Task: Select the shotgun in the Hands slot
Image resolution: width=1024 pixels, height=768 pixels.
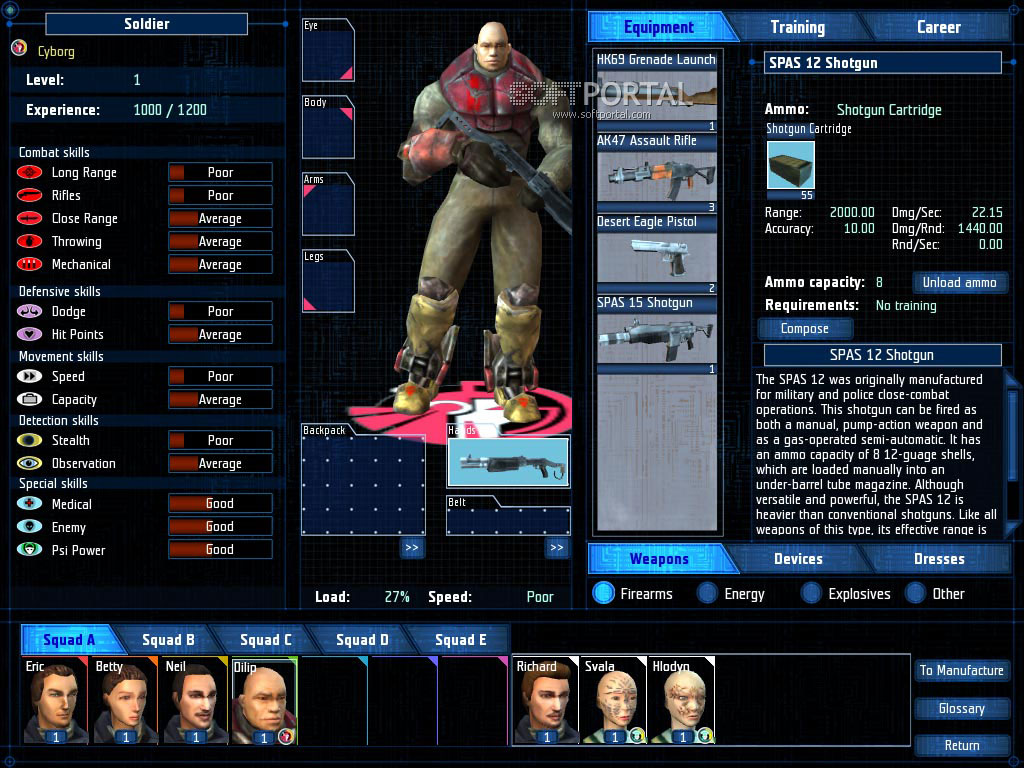Action: click(x=508, y=463)
